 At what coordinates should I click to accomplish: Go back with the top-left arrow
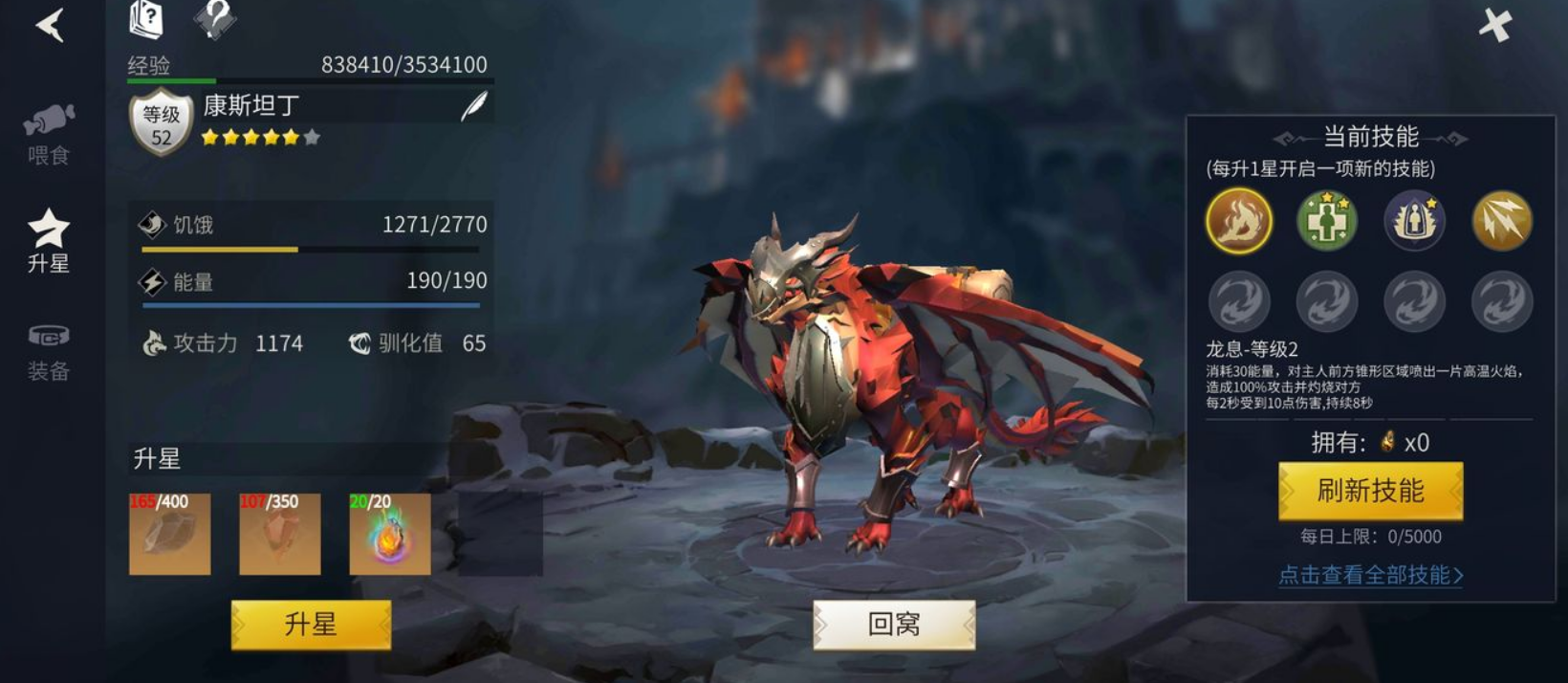point(50,25)
